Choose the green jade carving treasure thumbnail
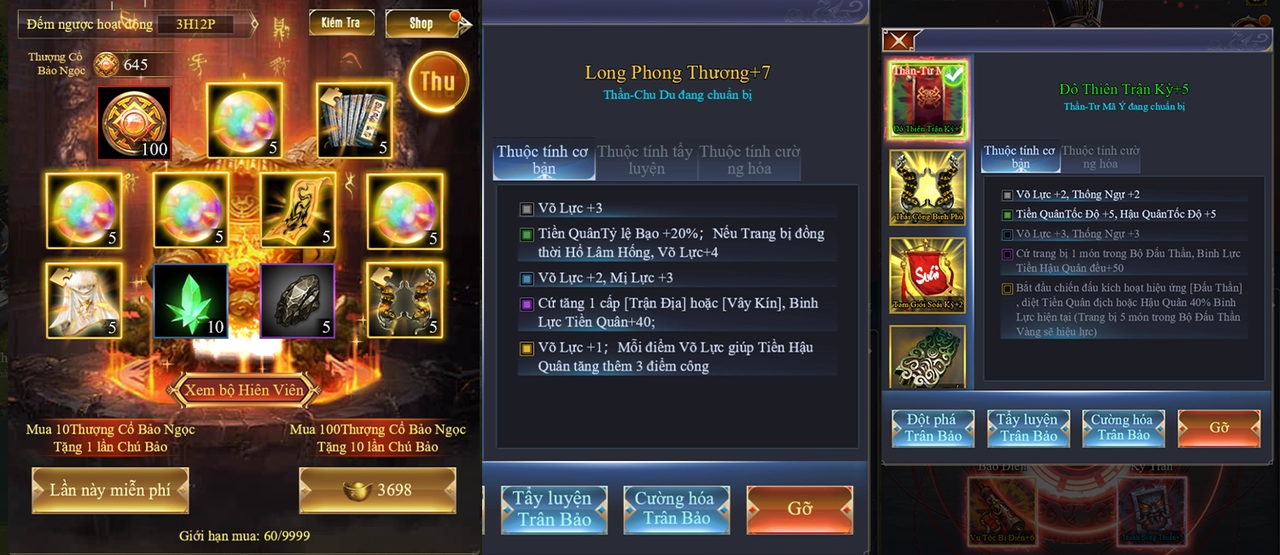This screenshot has width=1280, height=555. pyautogui.click(x=927, y=355)
